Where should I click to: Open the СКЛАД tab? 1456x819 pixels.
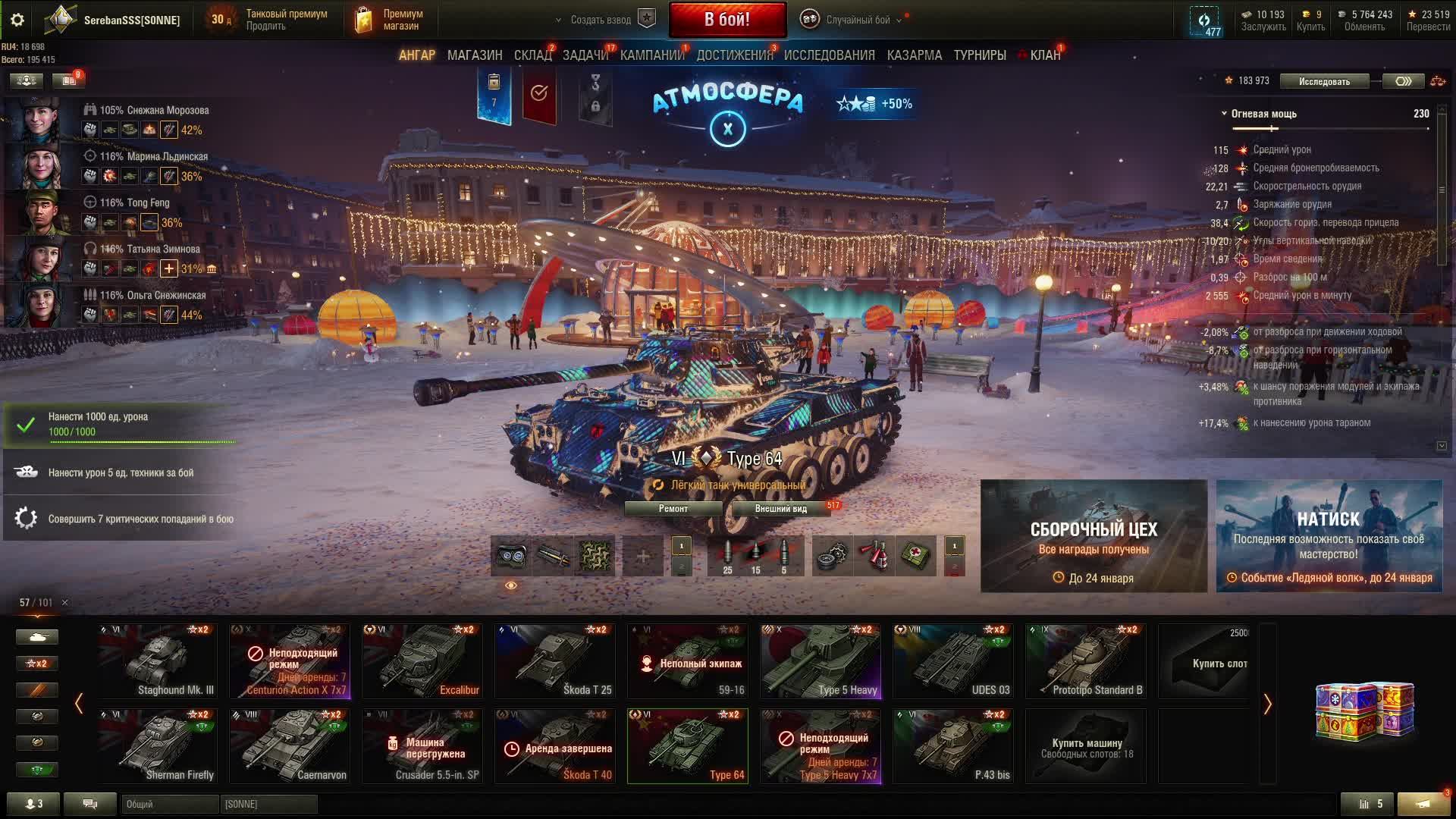coord(532,55)
